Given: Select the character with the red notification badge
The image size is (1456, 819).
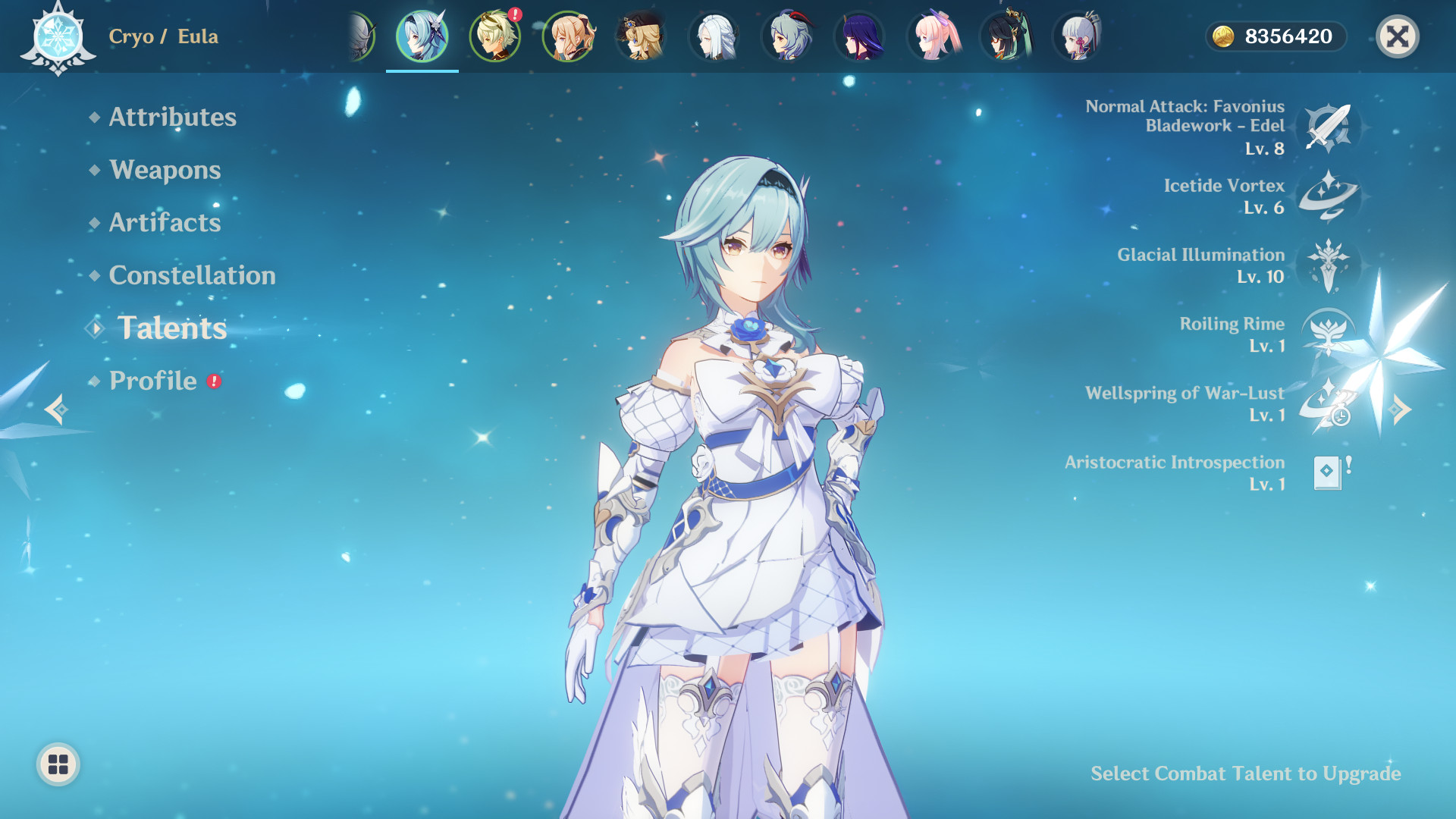Looking at the screenshot, I should coord(495,36).
